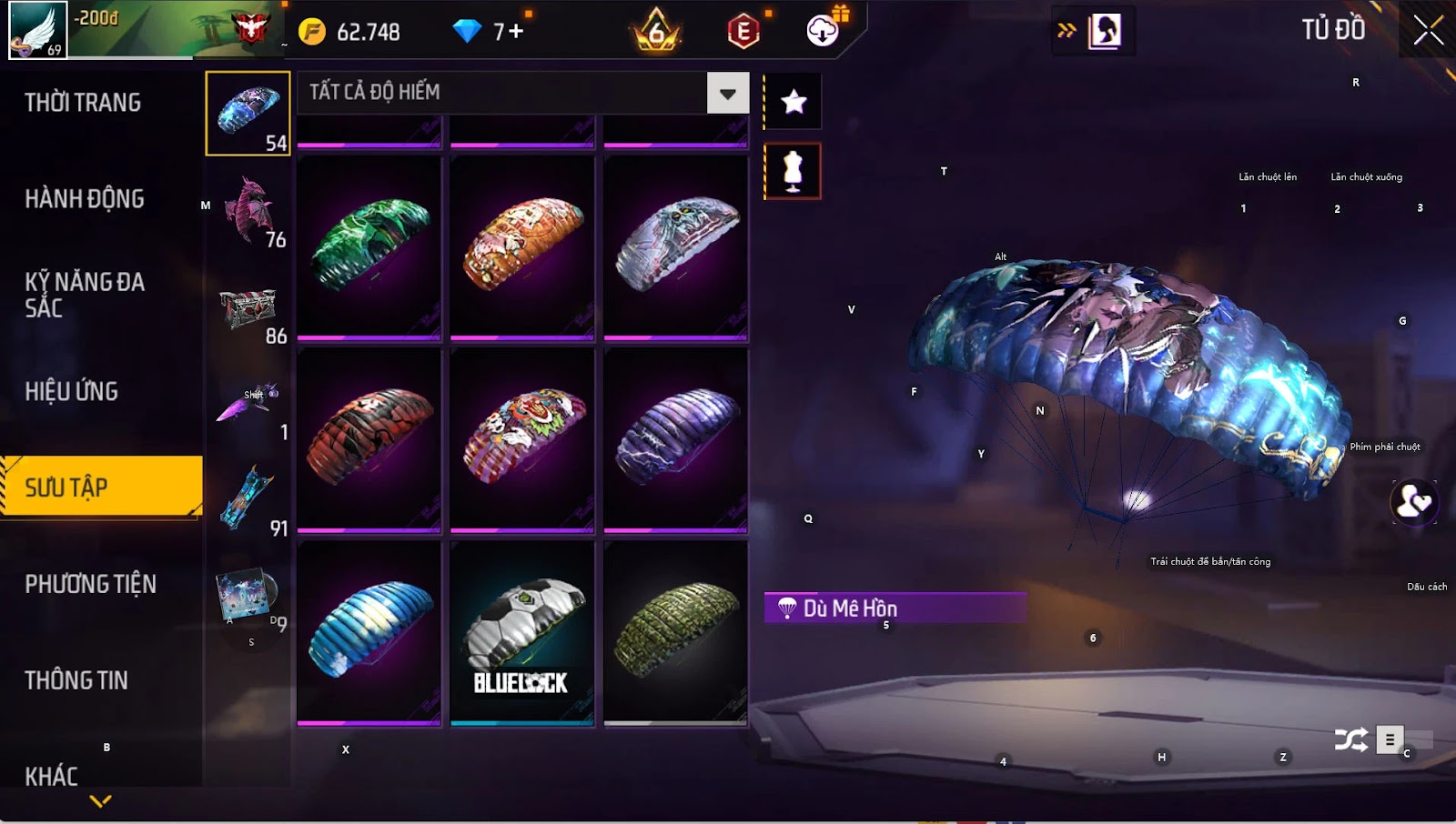
Task: Select the Kỹ Năng Đa Sắc tab
Action: [x=85, y=295]
